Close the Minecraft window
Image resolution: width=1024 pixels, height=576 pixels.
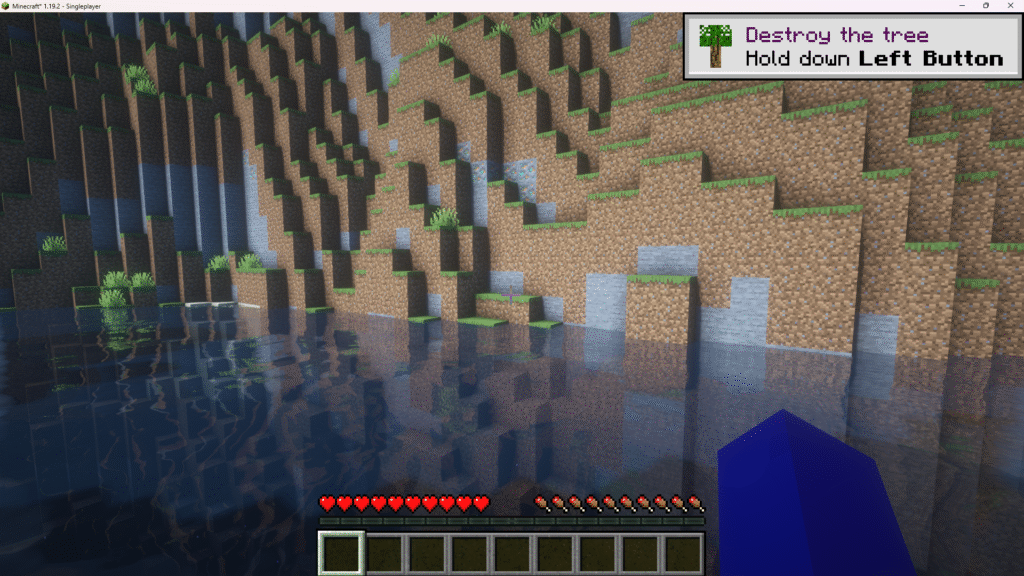[x=1010, y=6]
